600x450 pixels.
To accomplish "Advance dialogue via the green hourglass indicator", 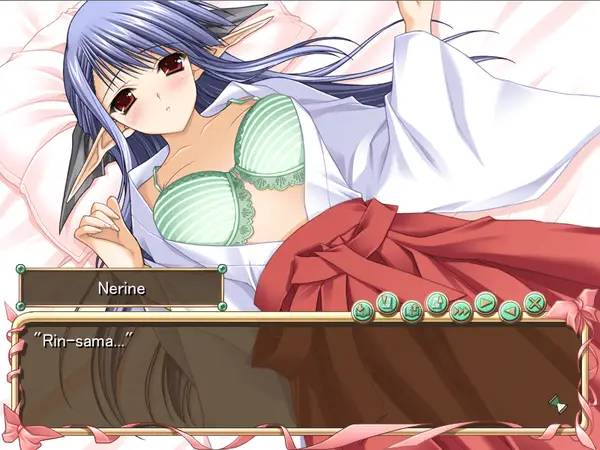I will 556,403.
